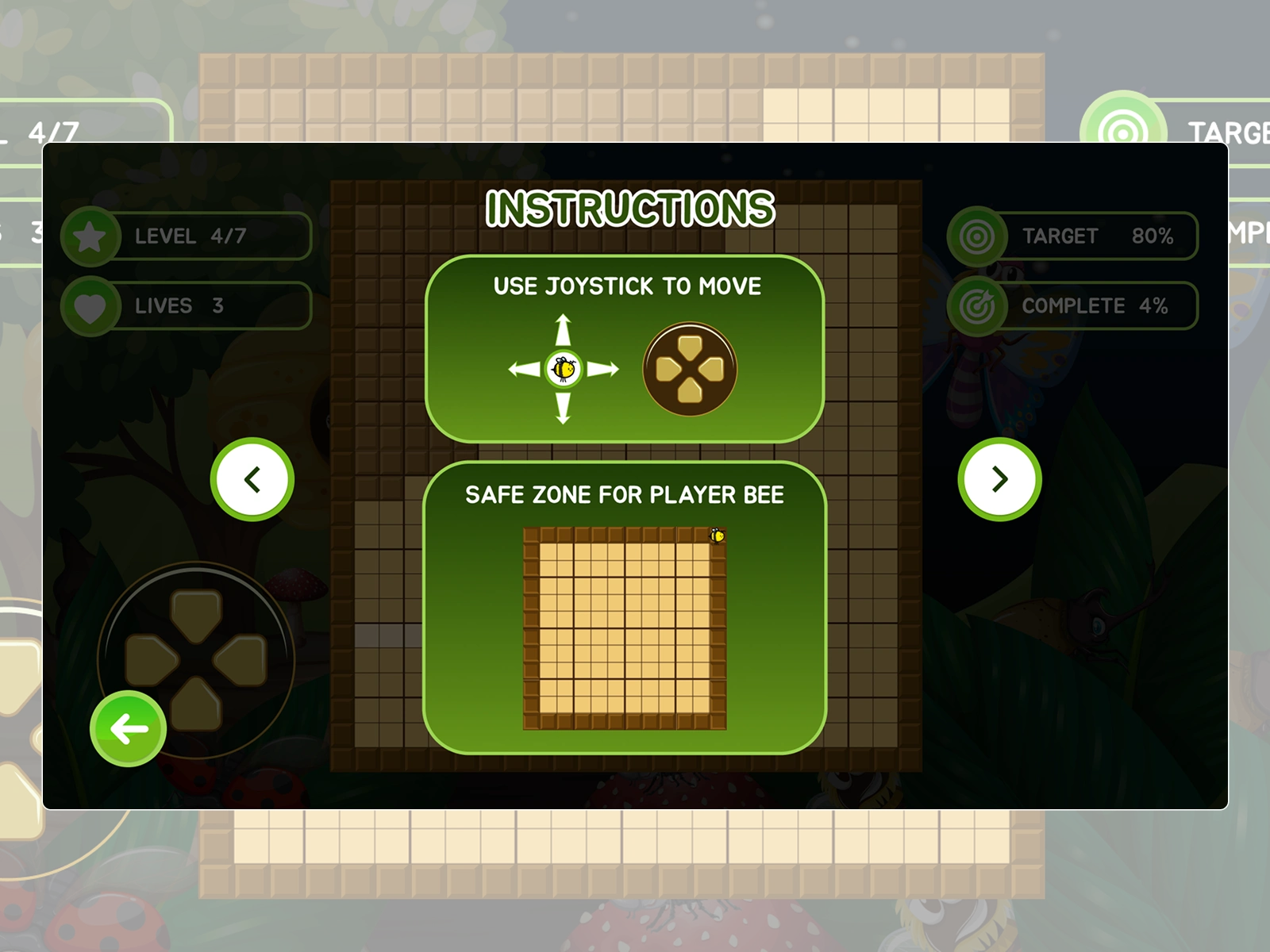Go to the next instructions page
This screenshot has height=952, width=1270.
pos(999,479)
